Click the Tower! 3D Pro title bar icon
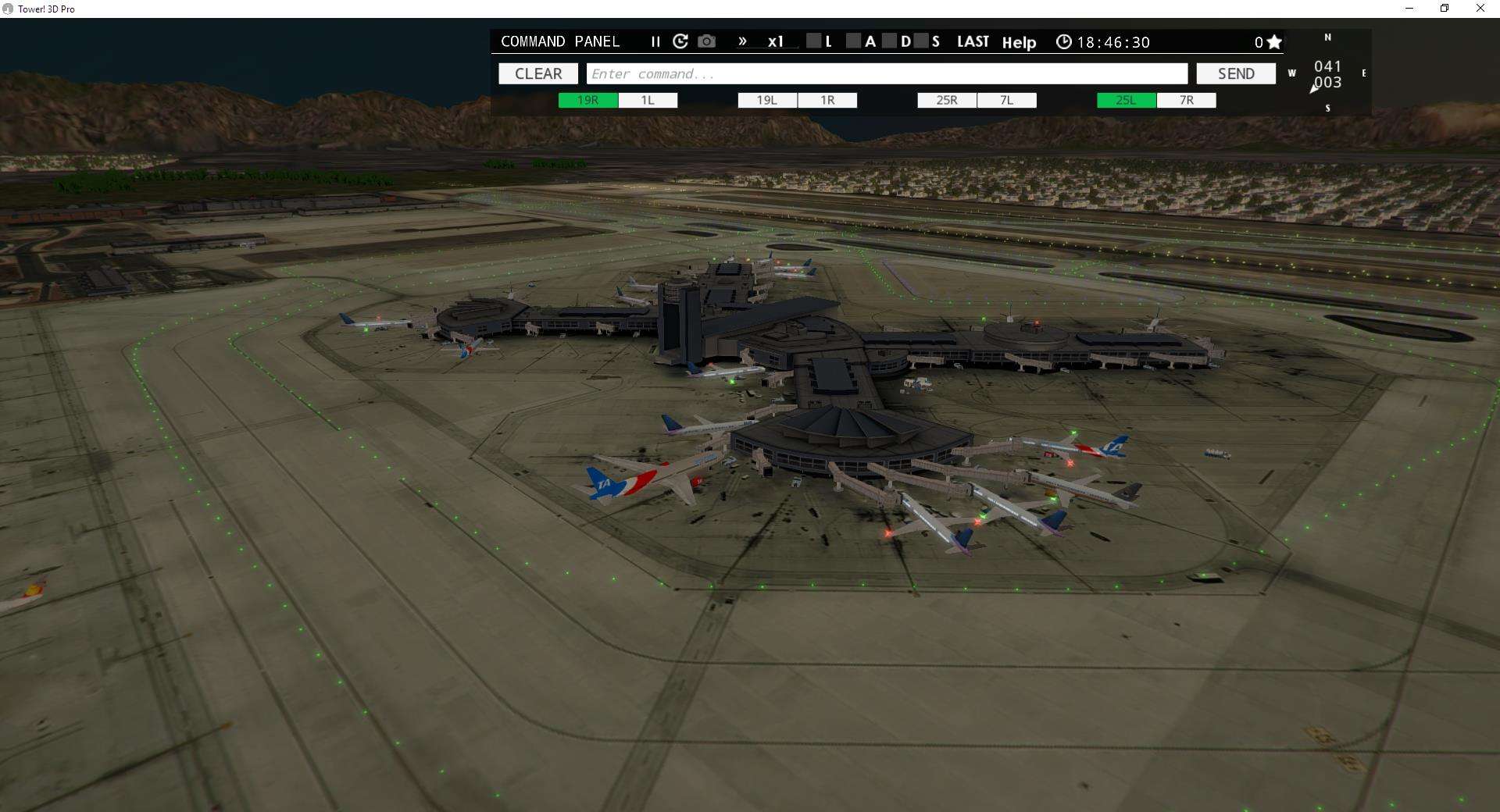The image size is (1500, 812). click(x=8, y=9)
